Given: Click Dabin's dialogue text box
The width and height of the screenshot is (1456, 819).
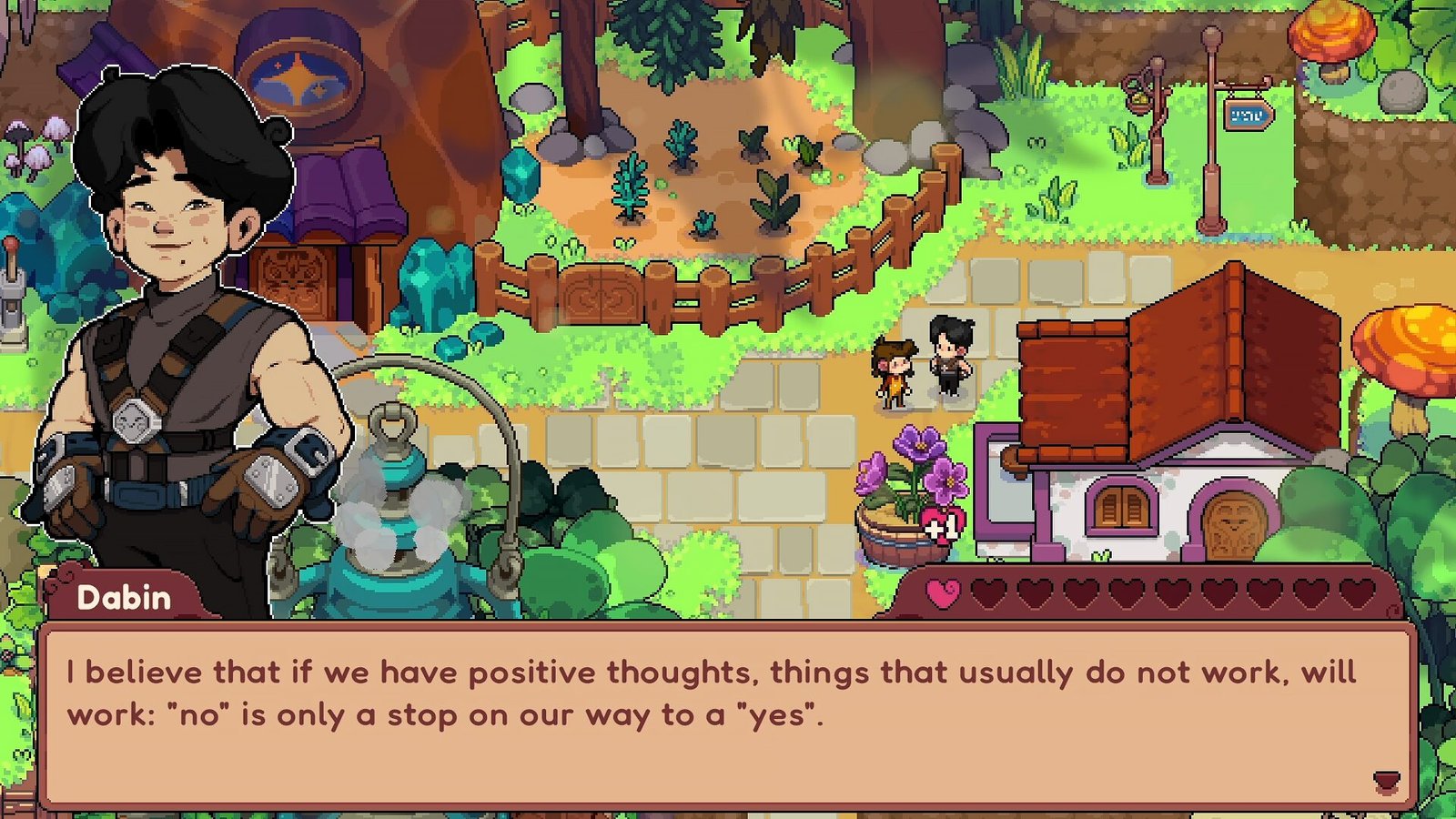Looking at the screenshot, I should 726,714.
